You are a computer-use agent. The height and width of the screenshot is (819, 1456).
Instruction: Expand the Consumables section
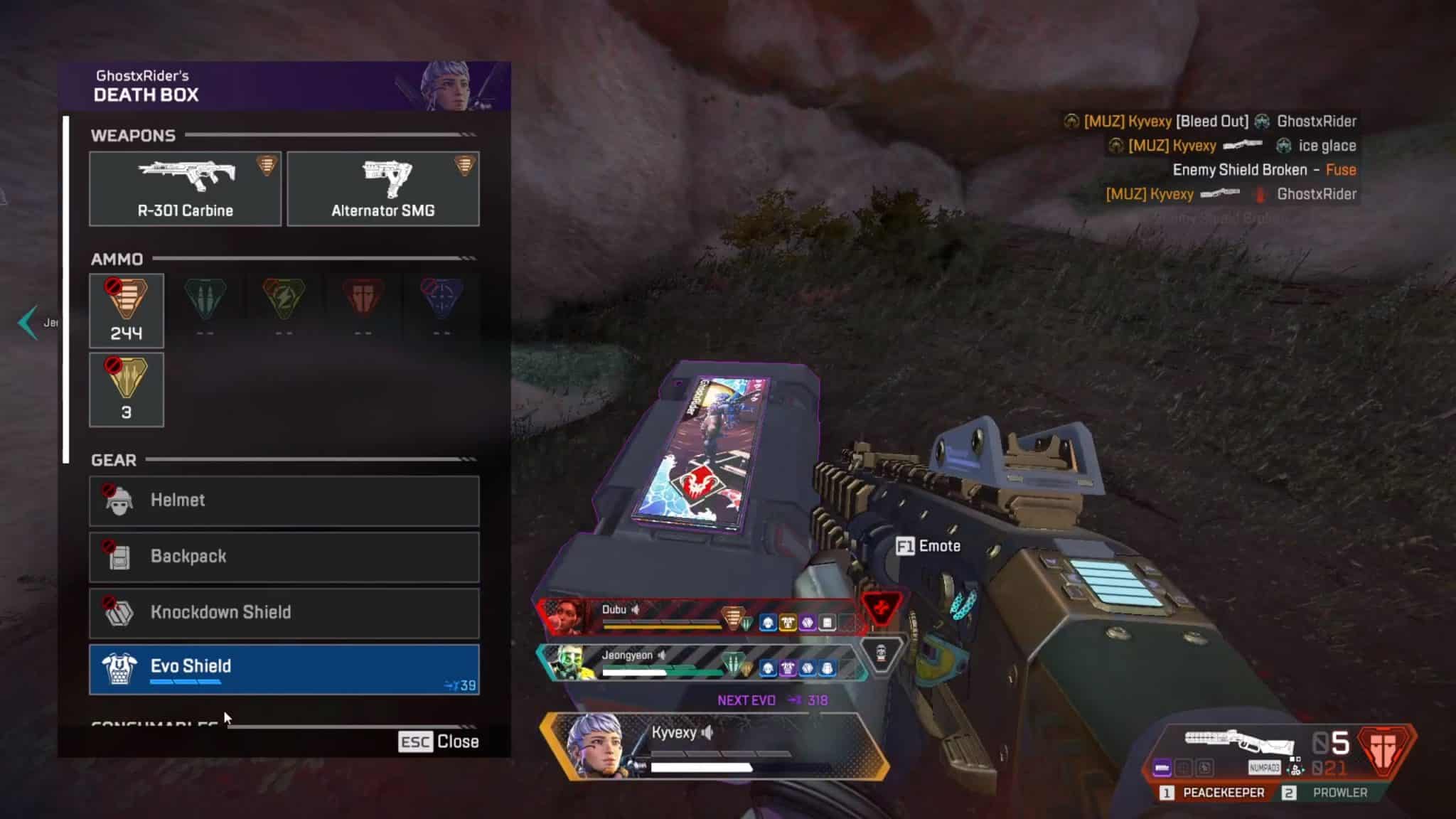153,722
